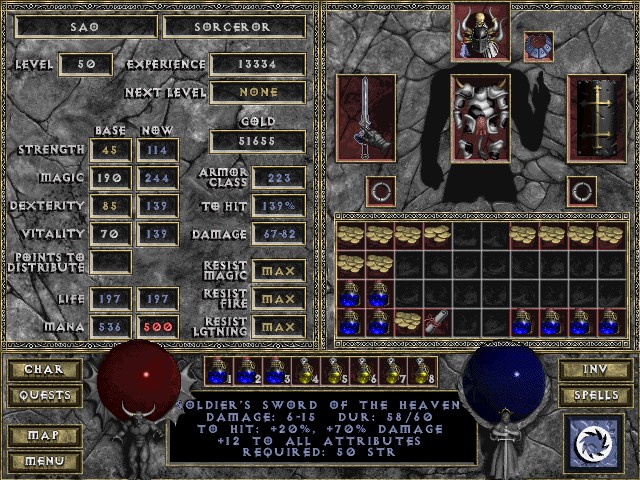Toggle the INV inventory button
The image size is (640, 480).
594,370
